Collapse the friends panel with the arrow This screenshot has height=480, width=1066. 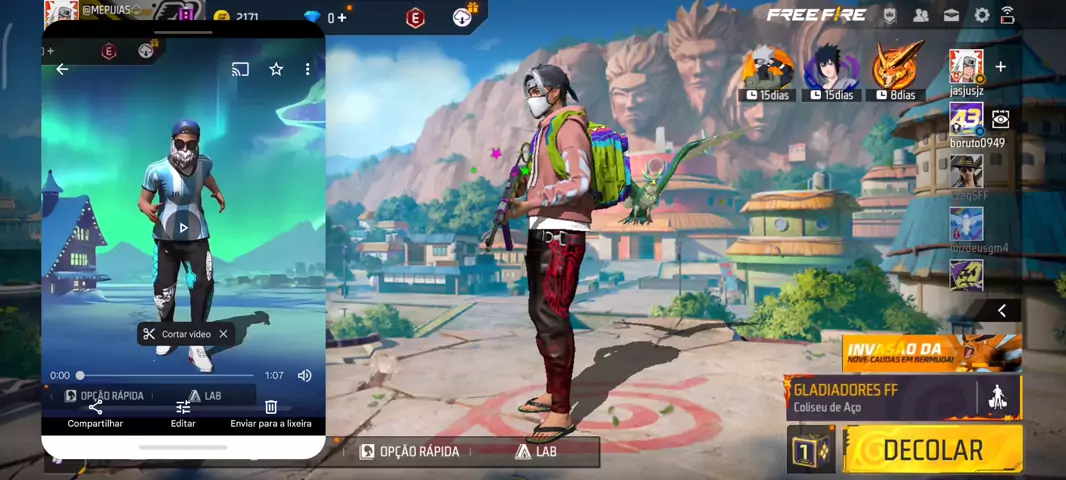point(1001,311)
